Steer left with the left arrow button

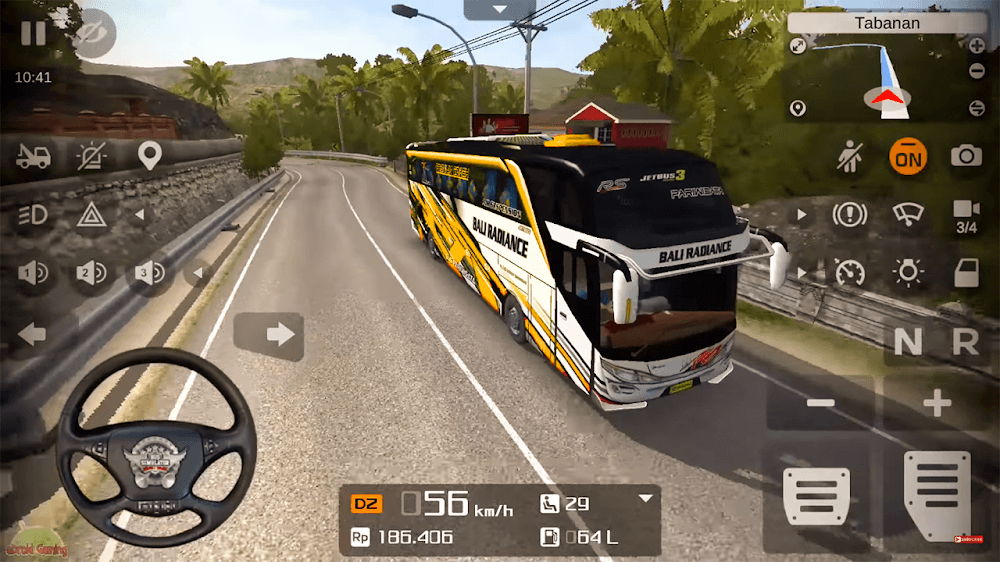33,334
